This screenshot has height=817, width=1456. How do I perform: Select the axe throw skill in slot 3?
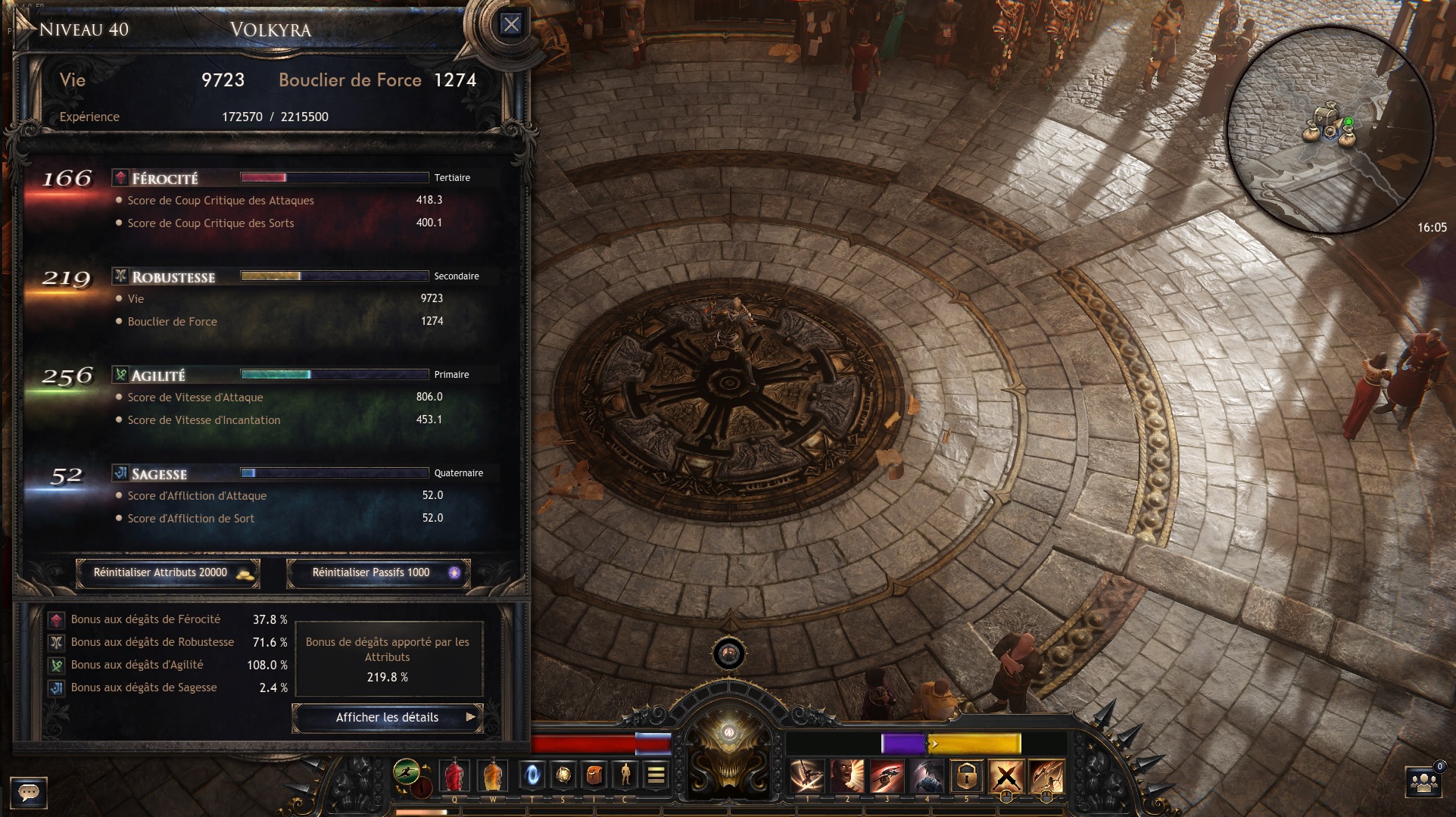pos(887,775)
